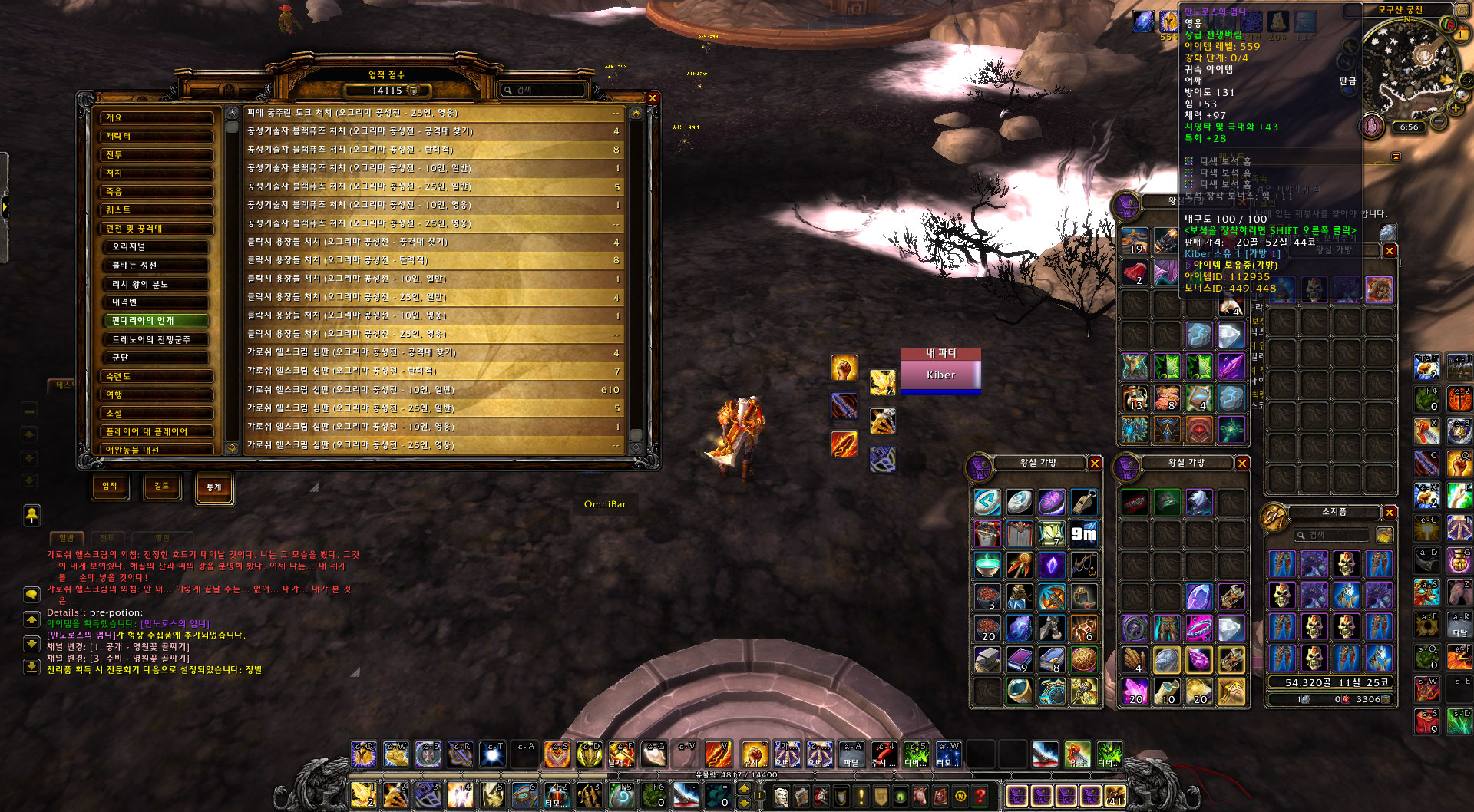Screen dimensions: 1474x812
Task: Select the Kiber party frame
Action: coord(940,375)
